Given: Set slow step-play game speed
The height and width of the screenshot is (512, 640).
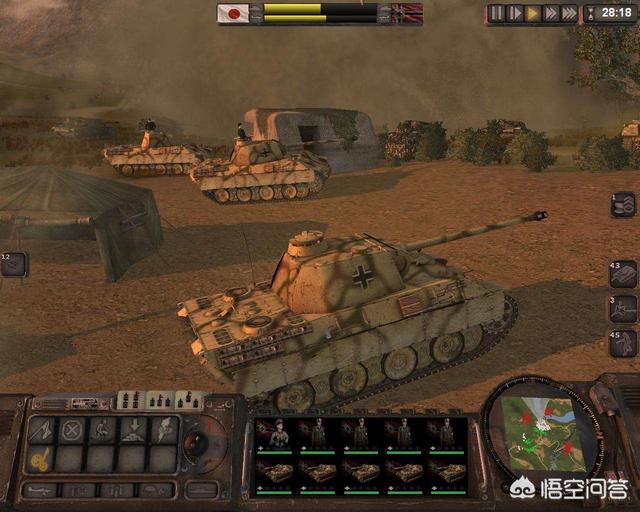Looking at the screenshot, I should click(x=515, y=13).
